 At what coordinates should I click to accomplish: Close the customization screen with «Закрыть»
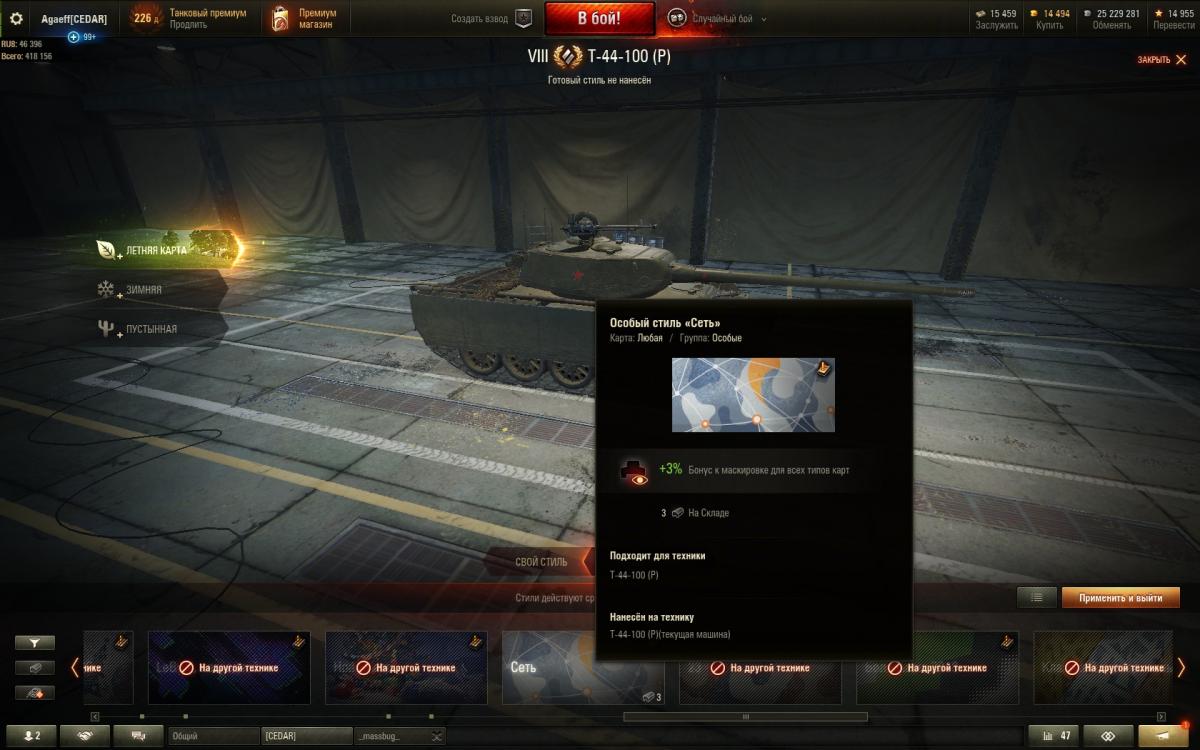[1161, 60]
